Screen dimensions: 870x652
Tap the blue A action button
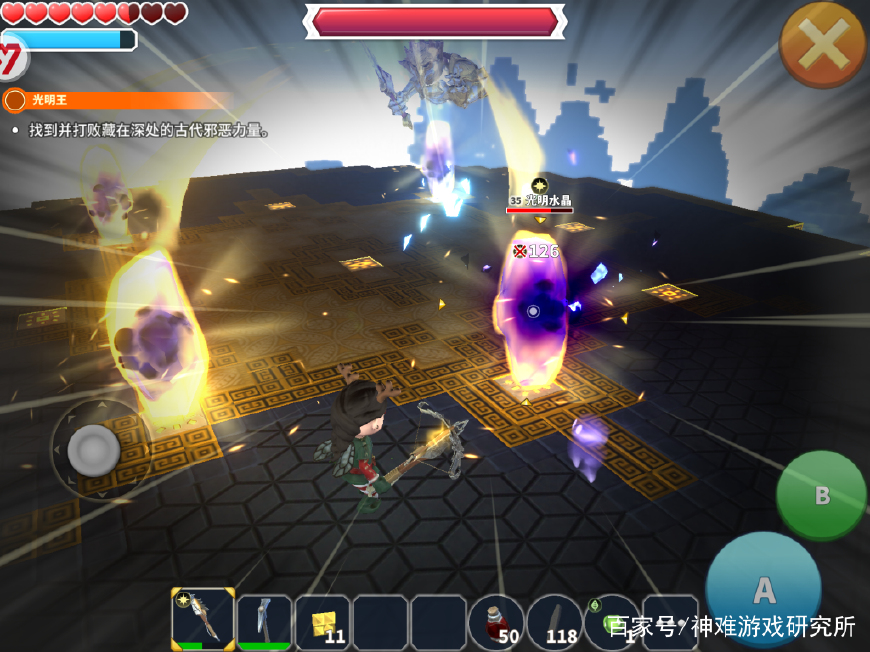763,589
